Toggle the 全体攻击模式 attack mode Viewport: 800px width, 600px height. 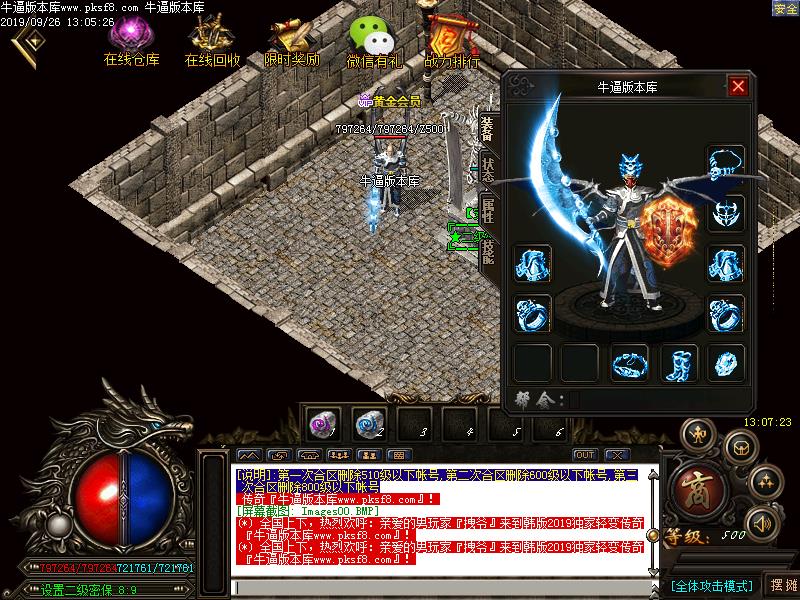click(x=711, y=585)
